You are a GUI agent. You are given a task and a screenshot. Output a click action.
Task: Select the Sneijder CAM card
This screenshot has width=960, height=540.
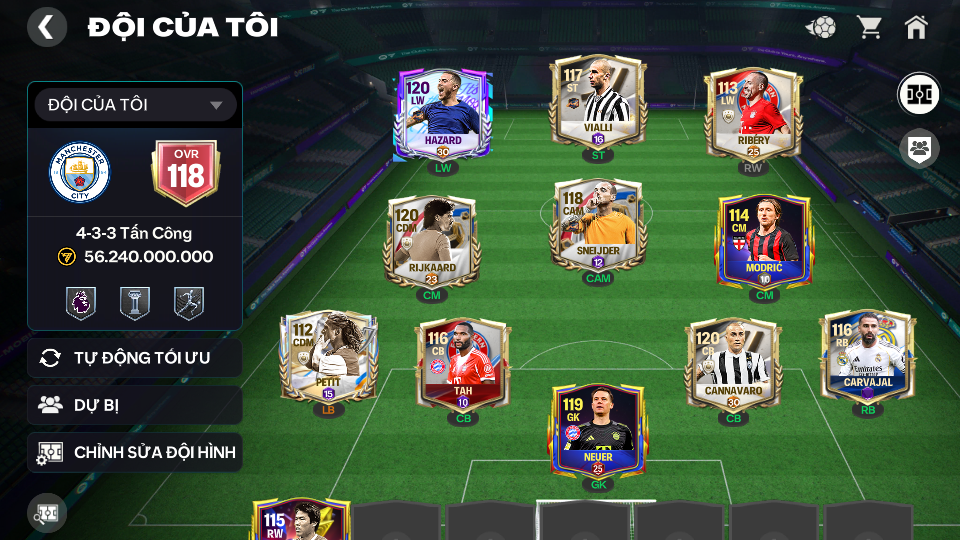pos(597,225)
